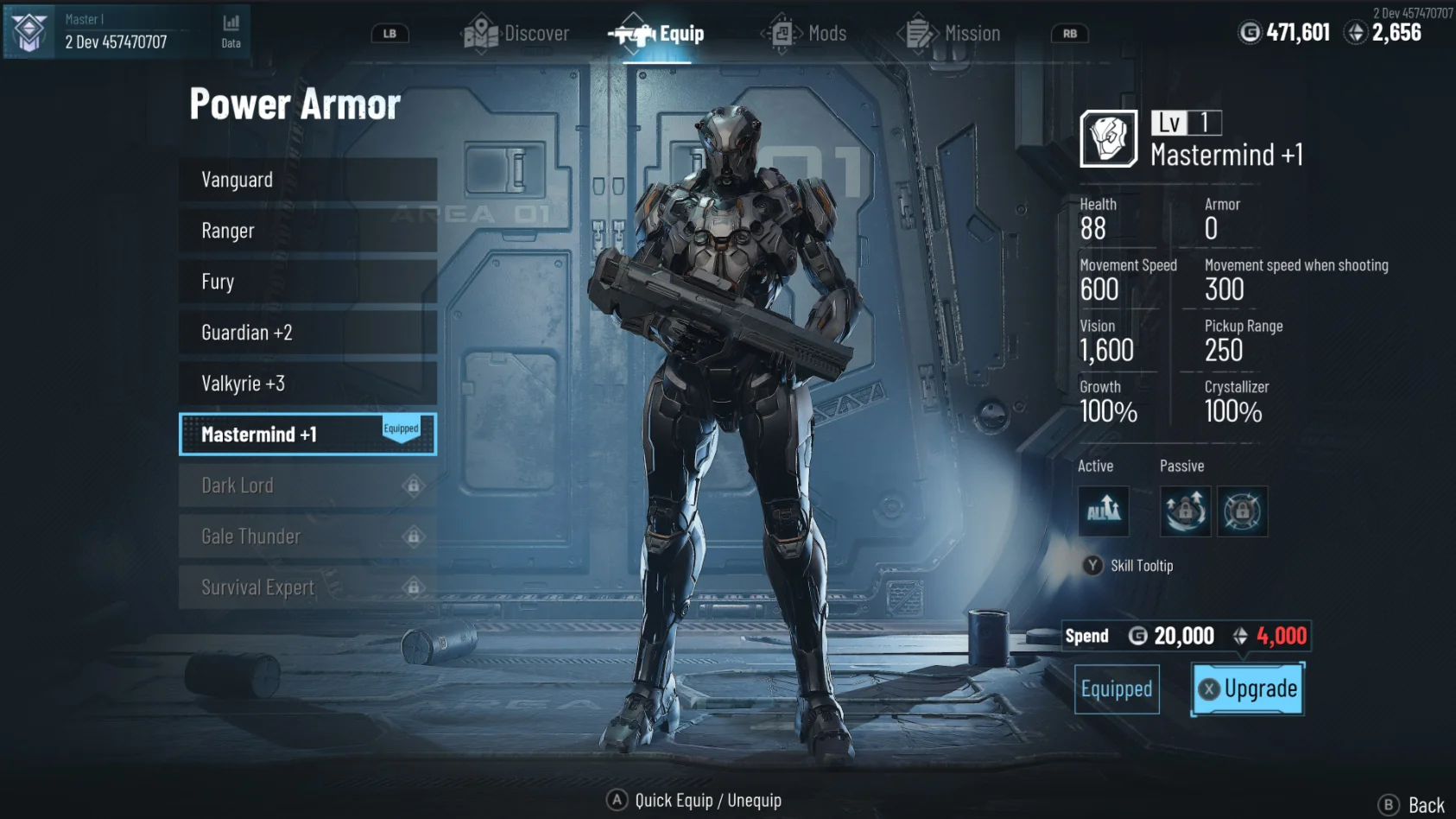The height and width of the screenshot is (819, 1456).
Task: Select the Fury armor entry
Action: coord(307,282)
